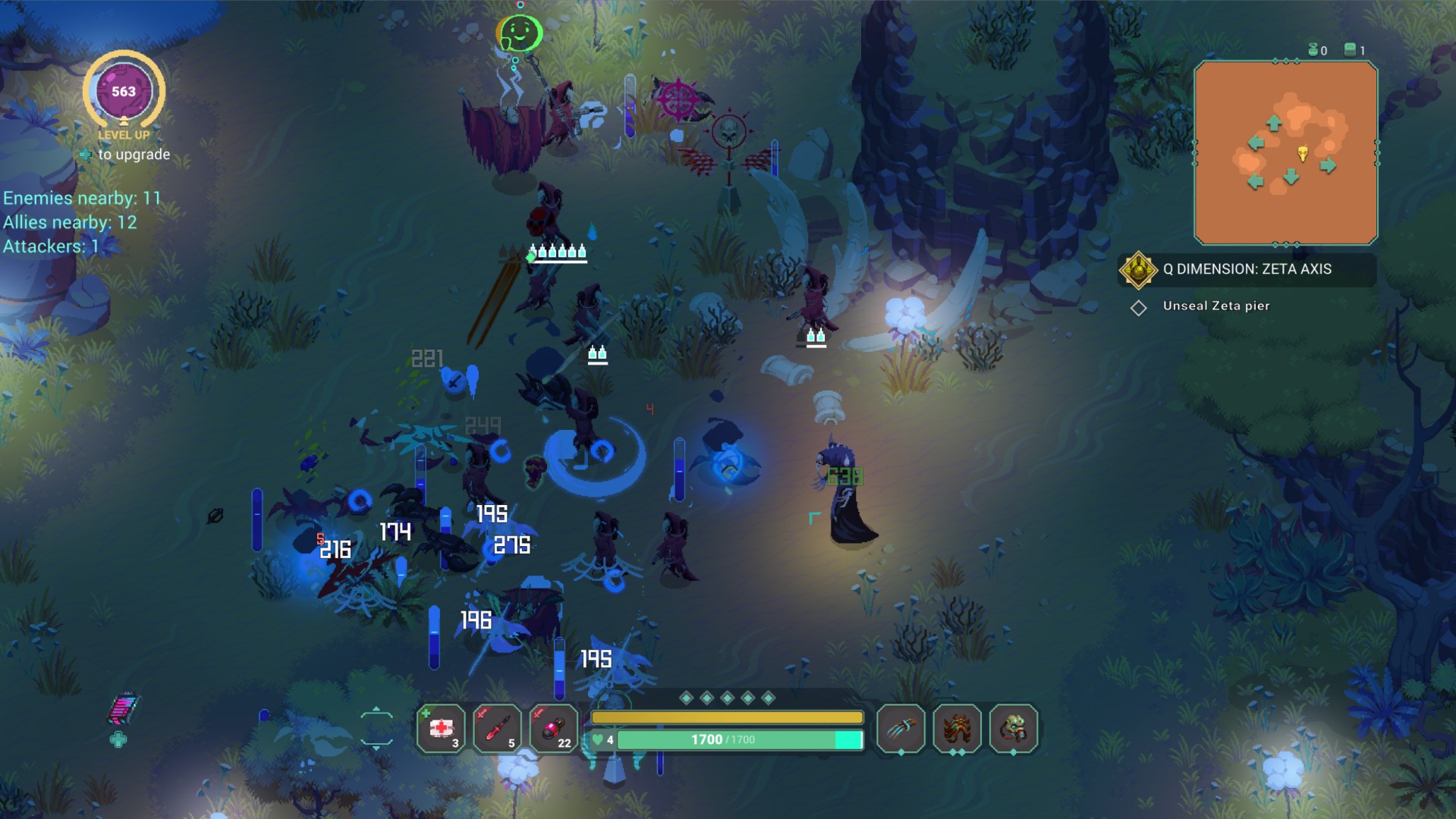The image size is (1456, 819).
Task: Click the skull marker on the minimap
Action: click(x=1303, y=152)
